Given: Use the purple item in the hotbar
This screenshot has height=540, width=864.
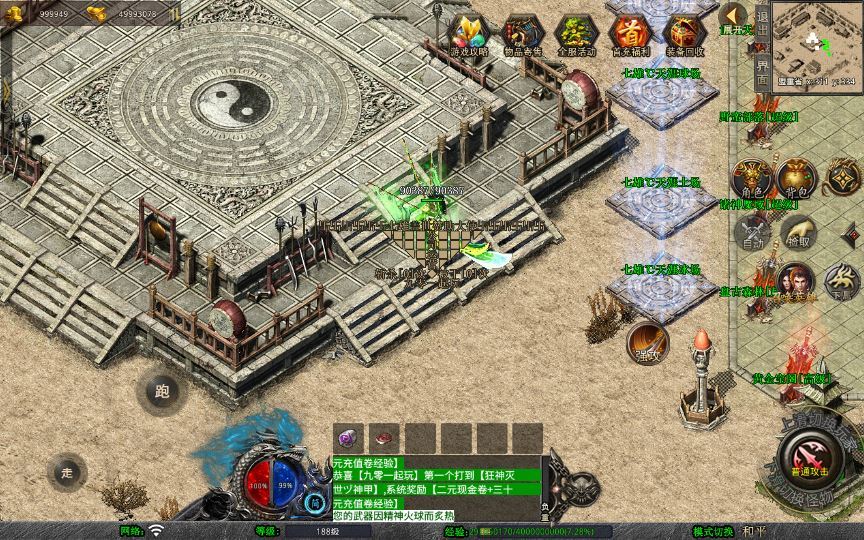Looking at the screenshot, I should click(349, 437).
